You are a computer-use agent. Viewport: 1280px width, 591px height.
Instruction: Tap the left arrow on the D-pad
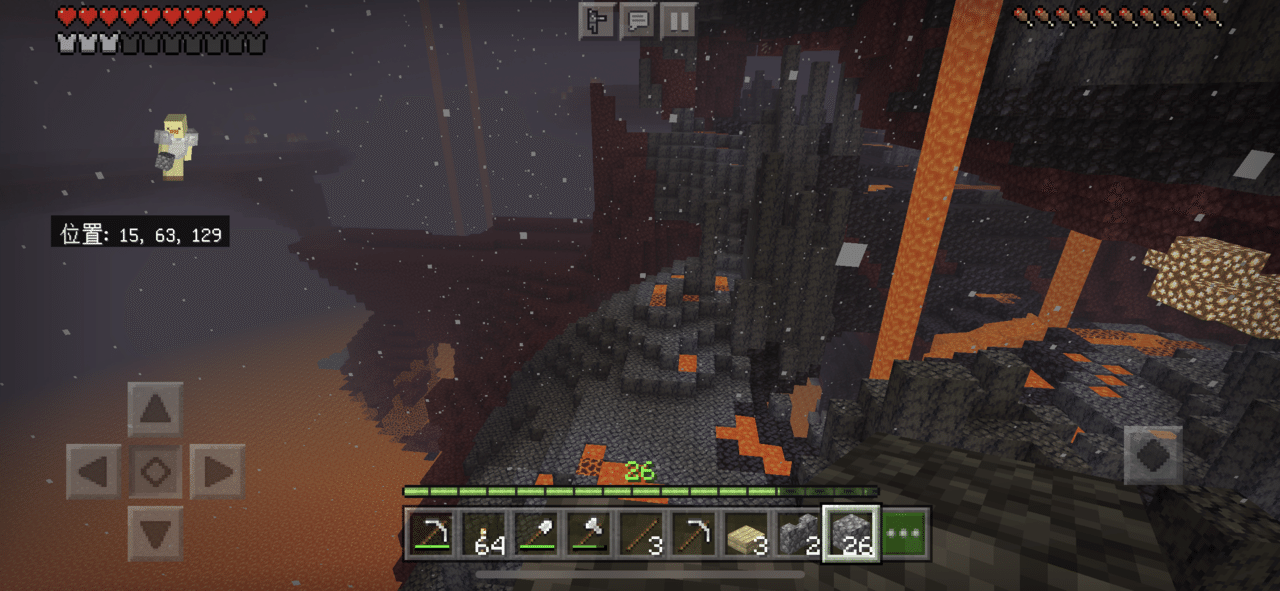coord(93,471)
